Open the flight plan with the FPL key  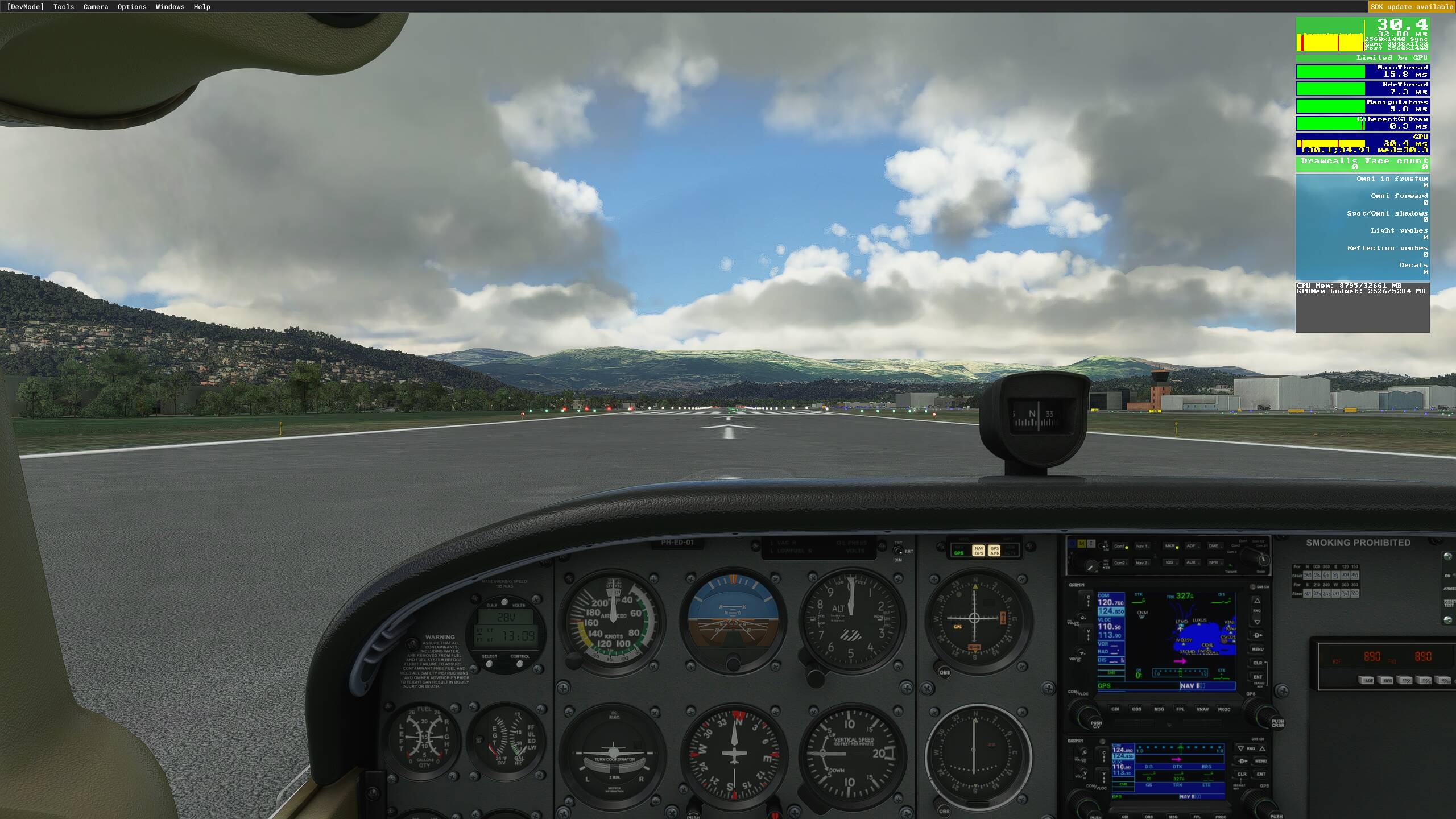[x=1181, y=709]
